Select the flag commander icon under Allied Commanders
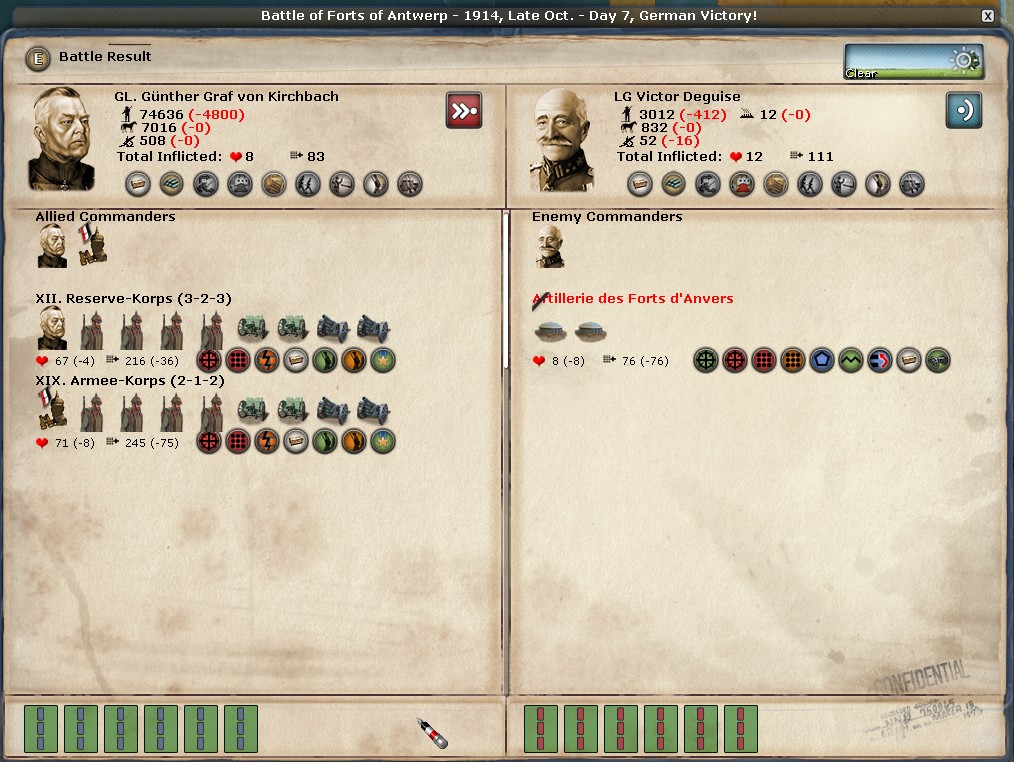This screenshot has width=1014, height=762. pyautogui.click(x=92, y=246)
